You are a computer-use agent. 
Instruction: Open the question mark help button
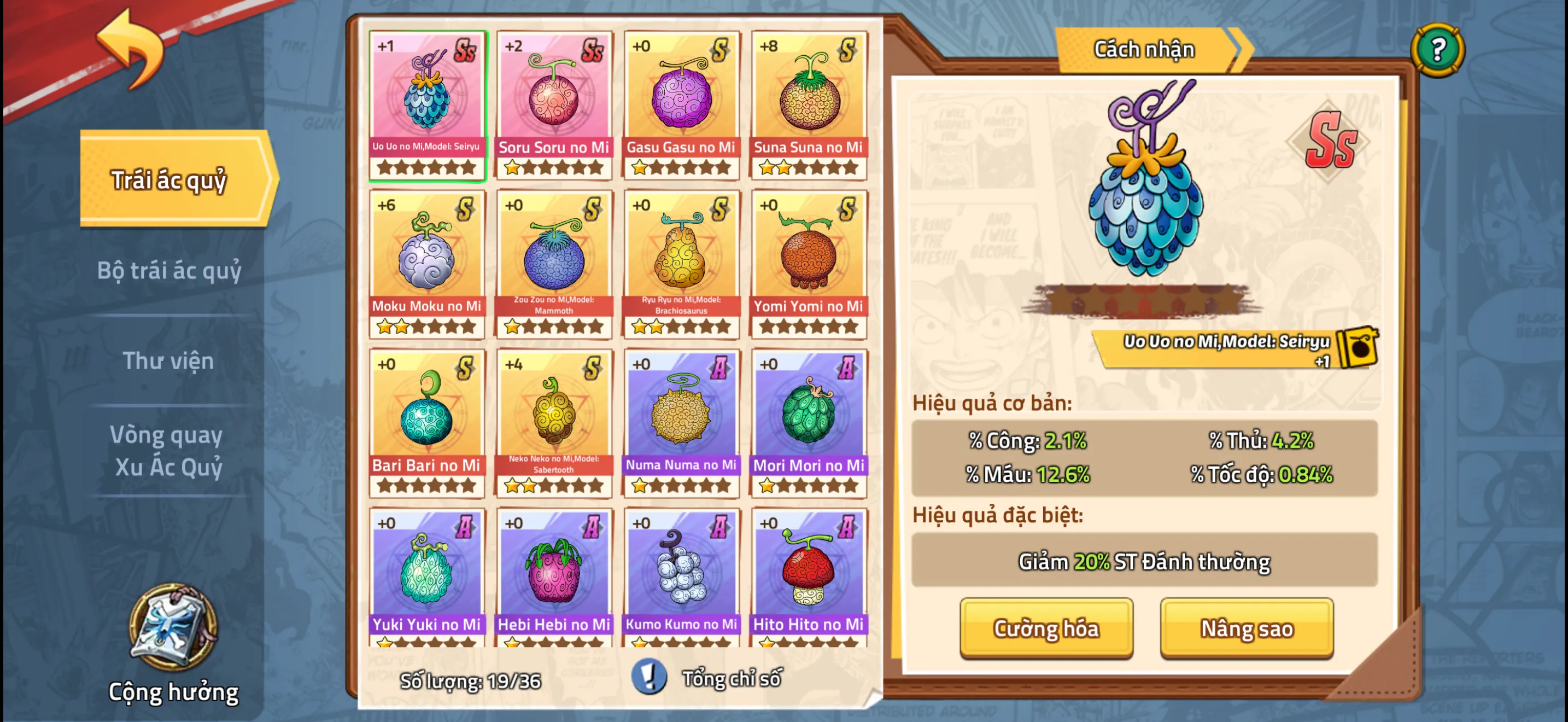(1437, 50)
